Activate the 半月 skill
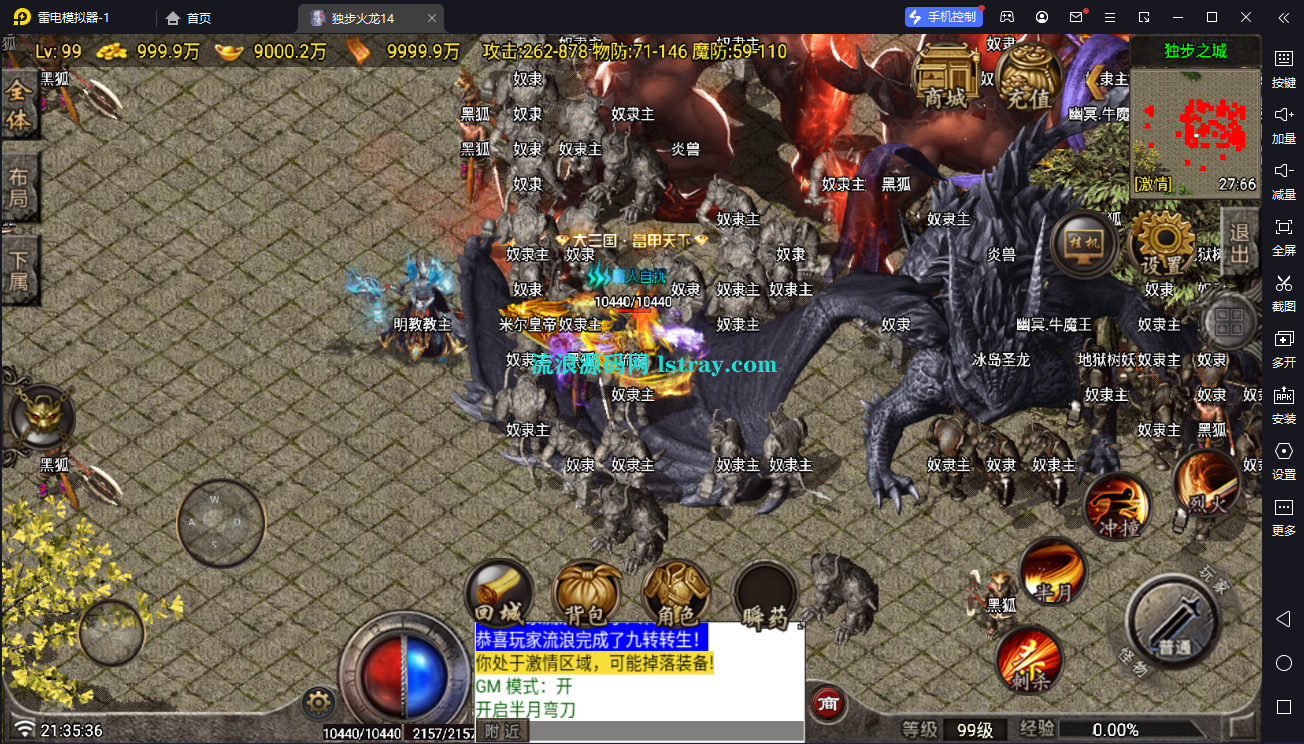The image size is (1304, 744). (1053, 572)
